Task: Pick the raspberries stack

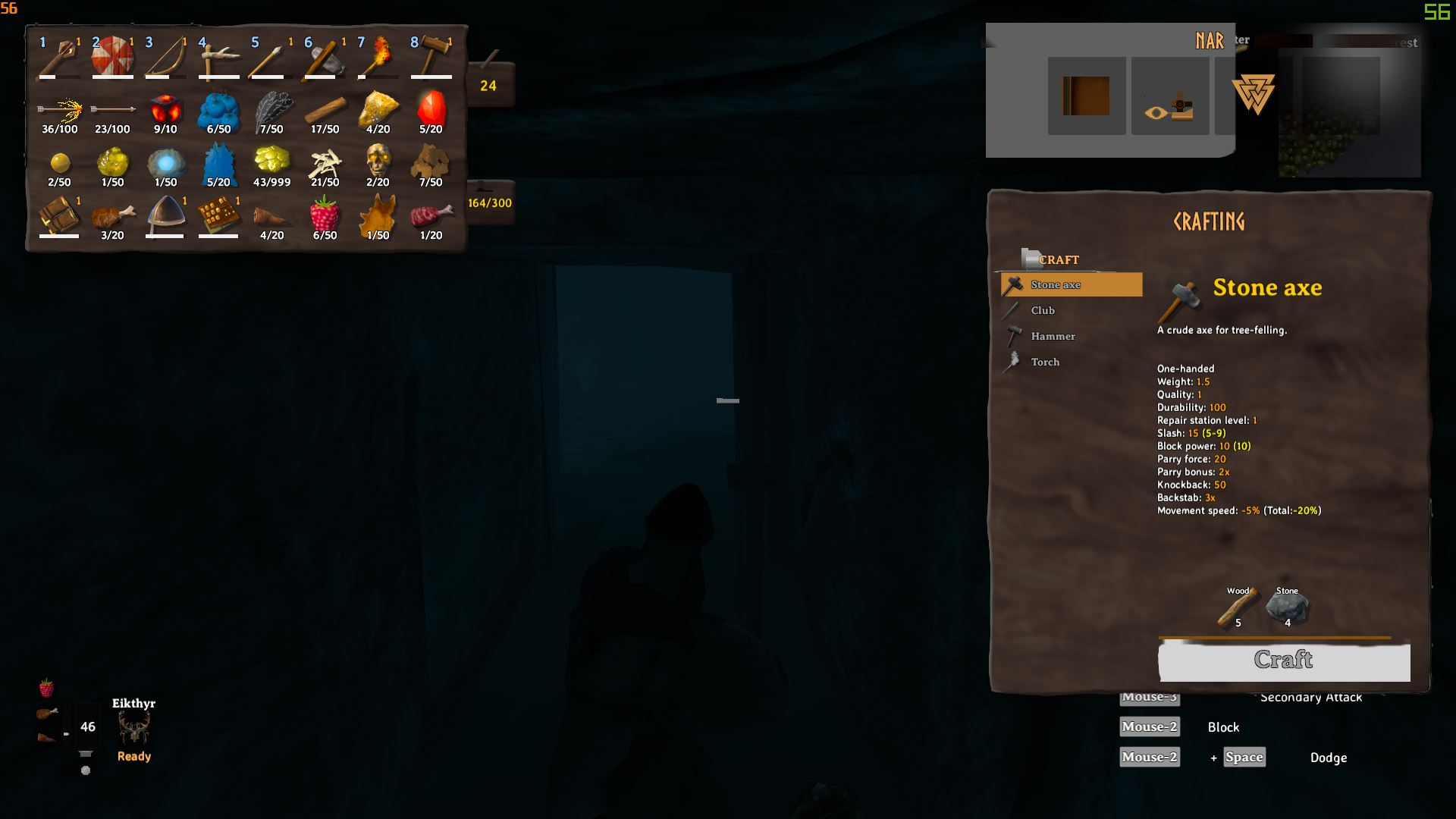Action: (325, 216)
